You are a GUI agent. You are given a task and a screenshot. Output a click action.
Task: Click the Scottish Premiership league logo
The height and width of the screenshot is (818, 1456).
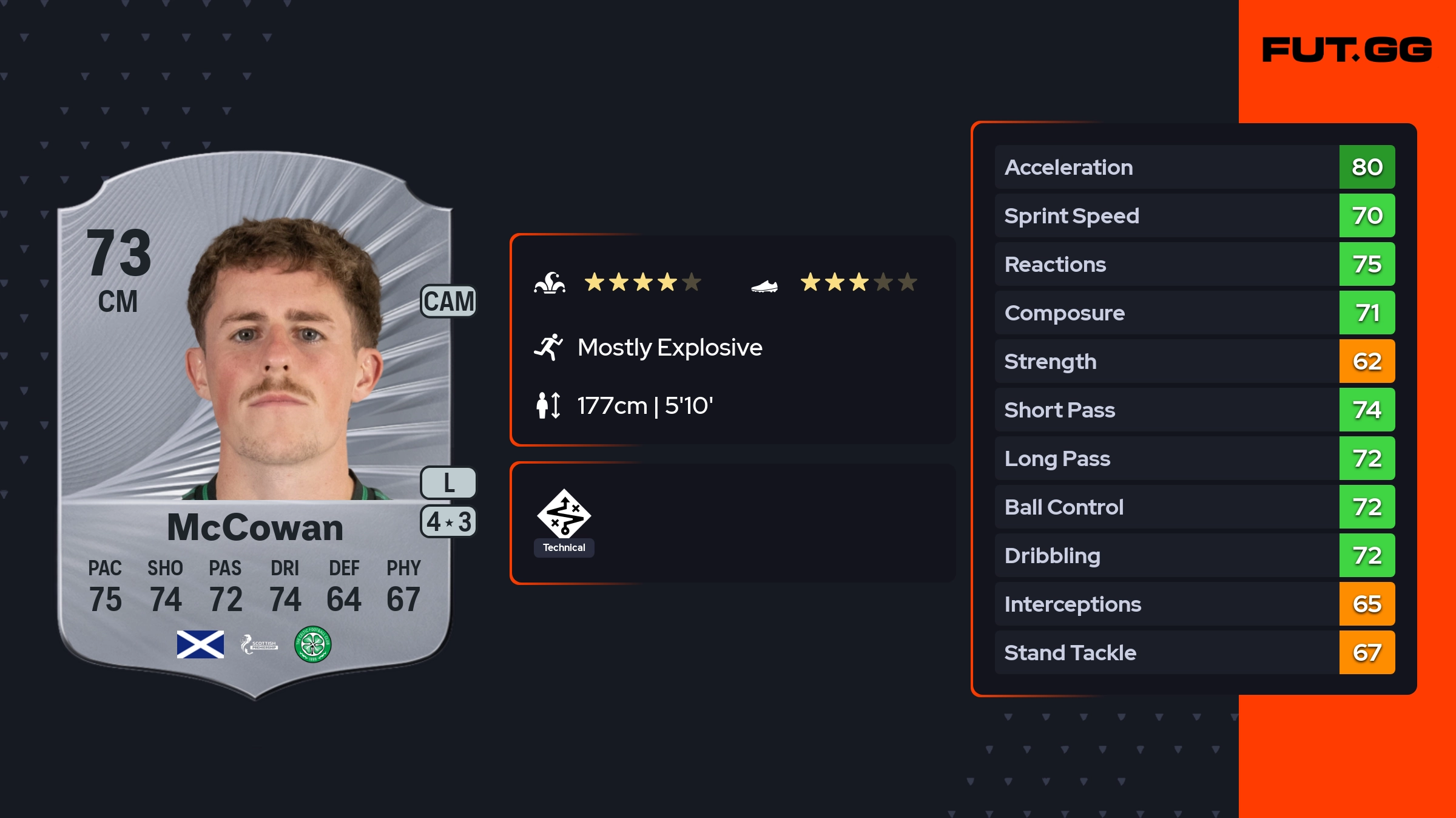pos(259,644)
